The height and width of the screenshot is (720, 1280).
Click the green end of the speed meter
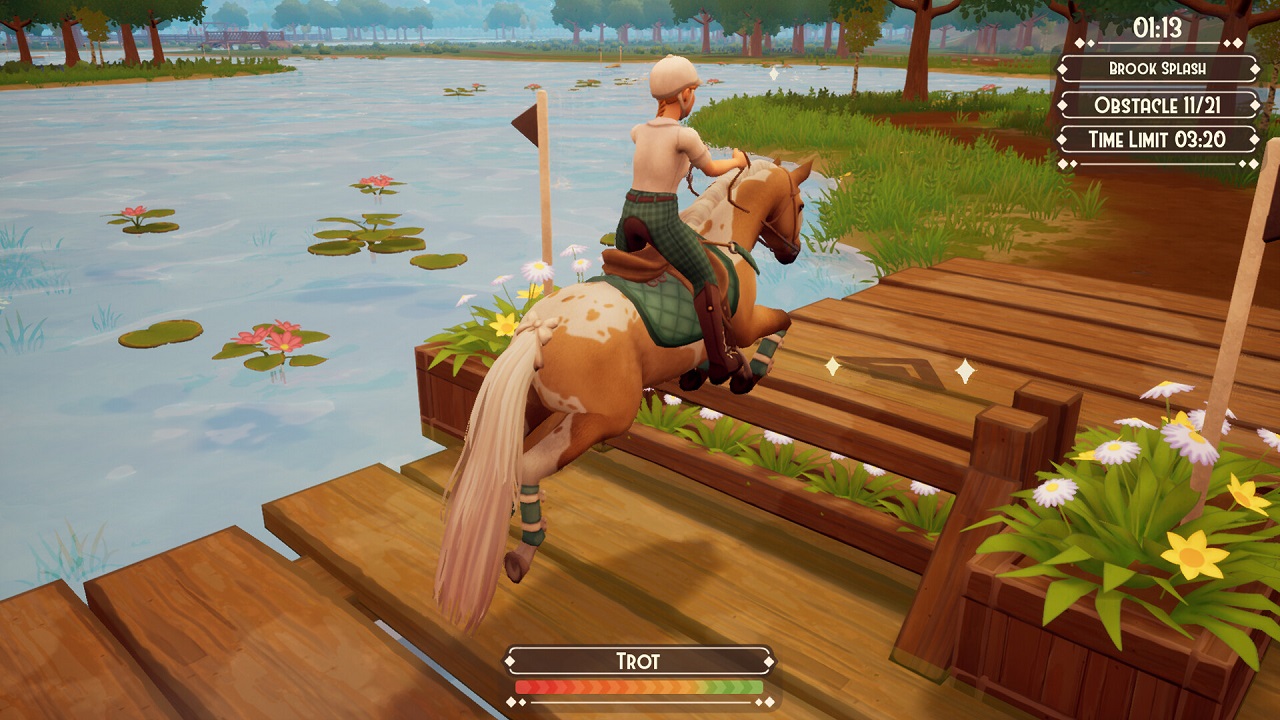(752, 686)
